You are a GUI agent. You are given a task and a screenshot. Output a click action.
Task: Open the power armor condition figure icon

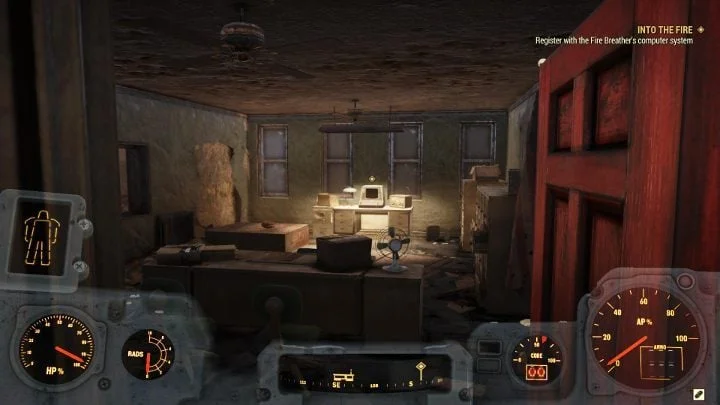41,236
